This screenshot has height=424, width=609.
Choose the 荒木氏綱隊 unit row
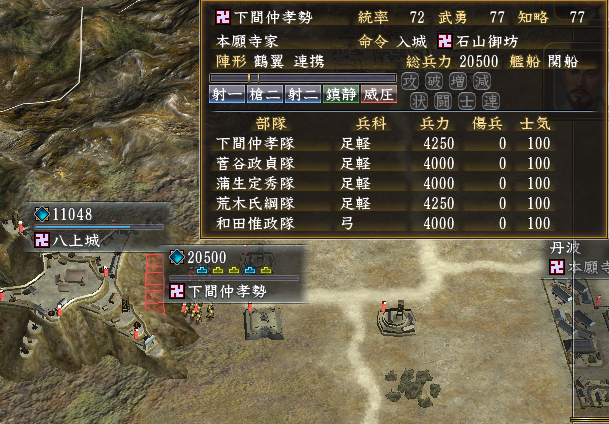coord(380,203)
